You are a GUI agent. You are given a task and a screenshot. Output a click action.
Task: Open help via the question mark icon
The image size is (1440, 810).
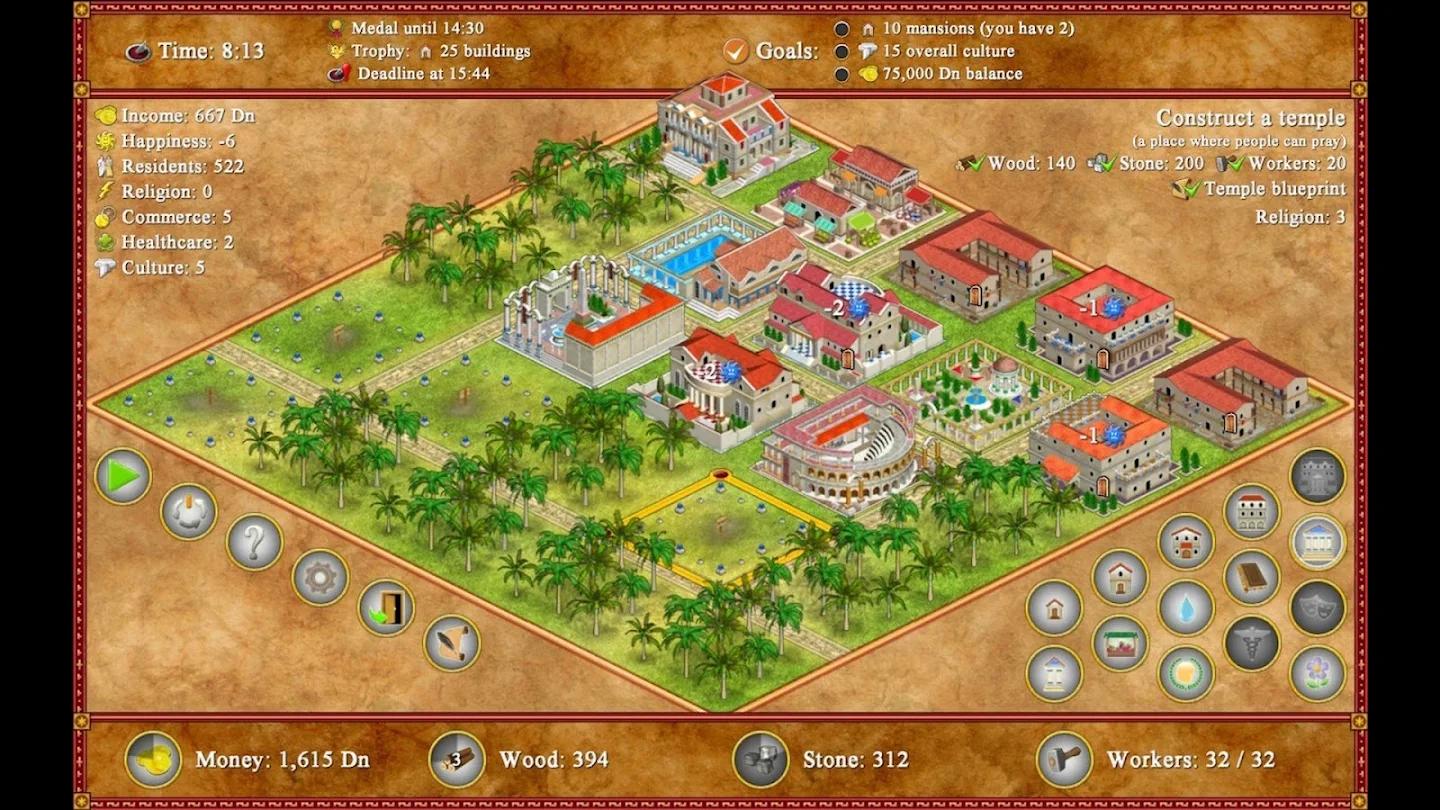click(253, 545)
